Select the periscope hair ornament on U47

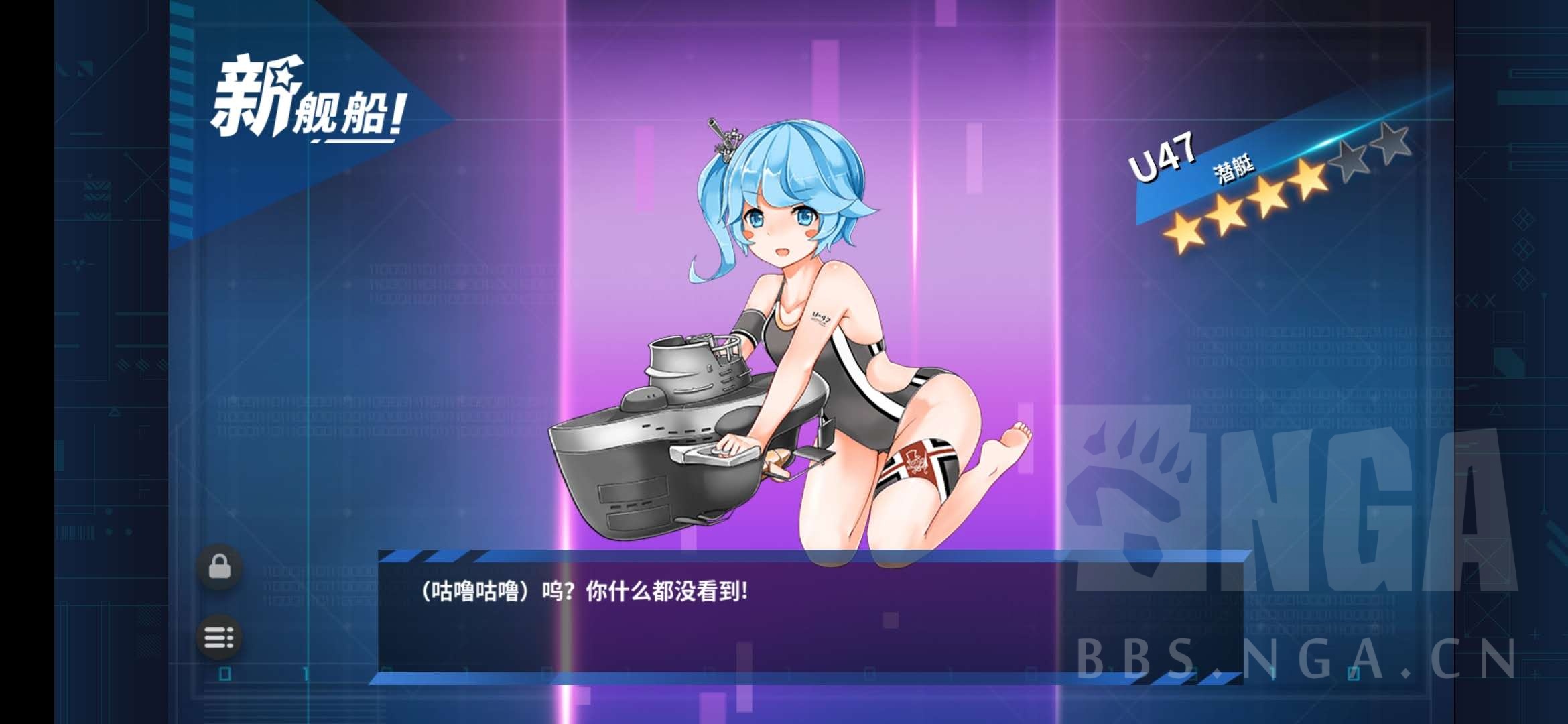tap(724, 137)
